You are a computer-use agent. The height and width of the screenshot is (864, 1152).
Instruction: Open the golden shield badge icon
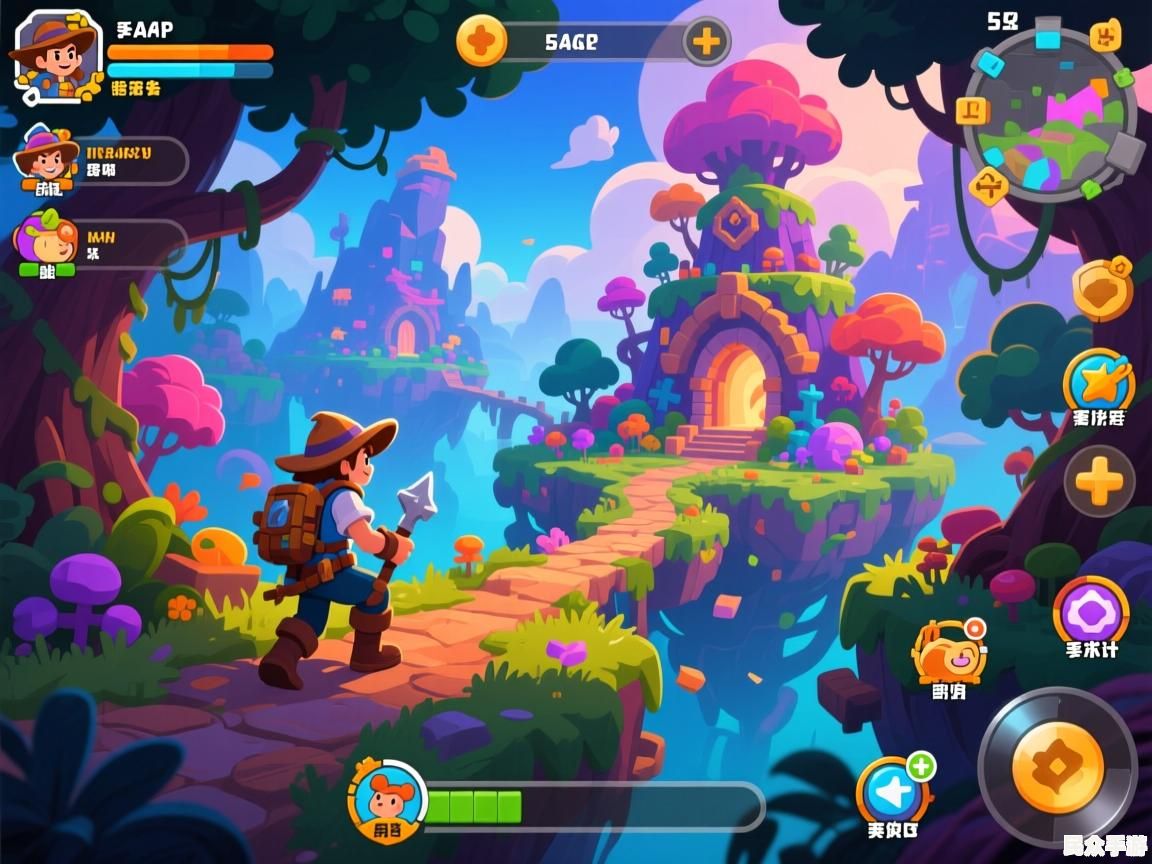pyautogui.click(x=1102, y=288)
